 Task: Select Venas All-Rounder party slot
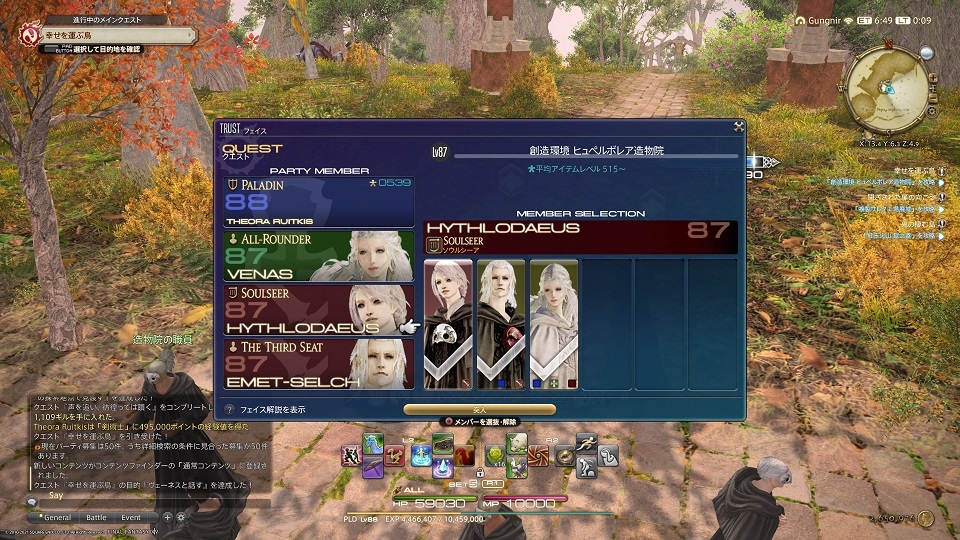pos(320,256)
